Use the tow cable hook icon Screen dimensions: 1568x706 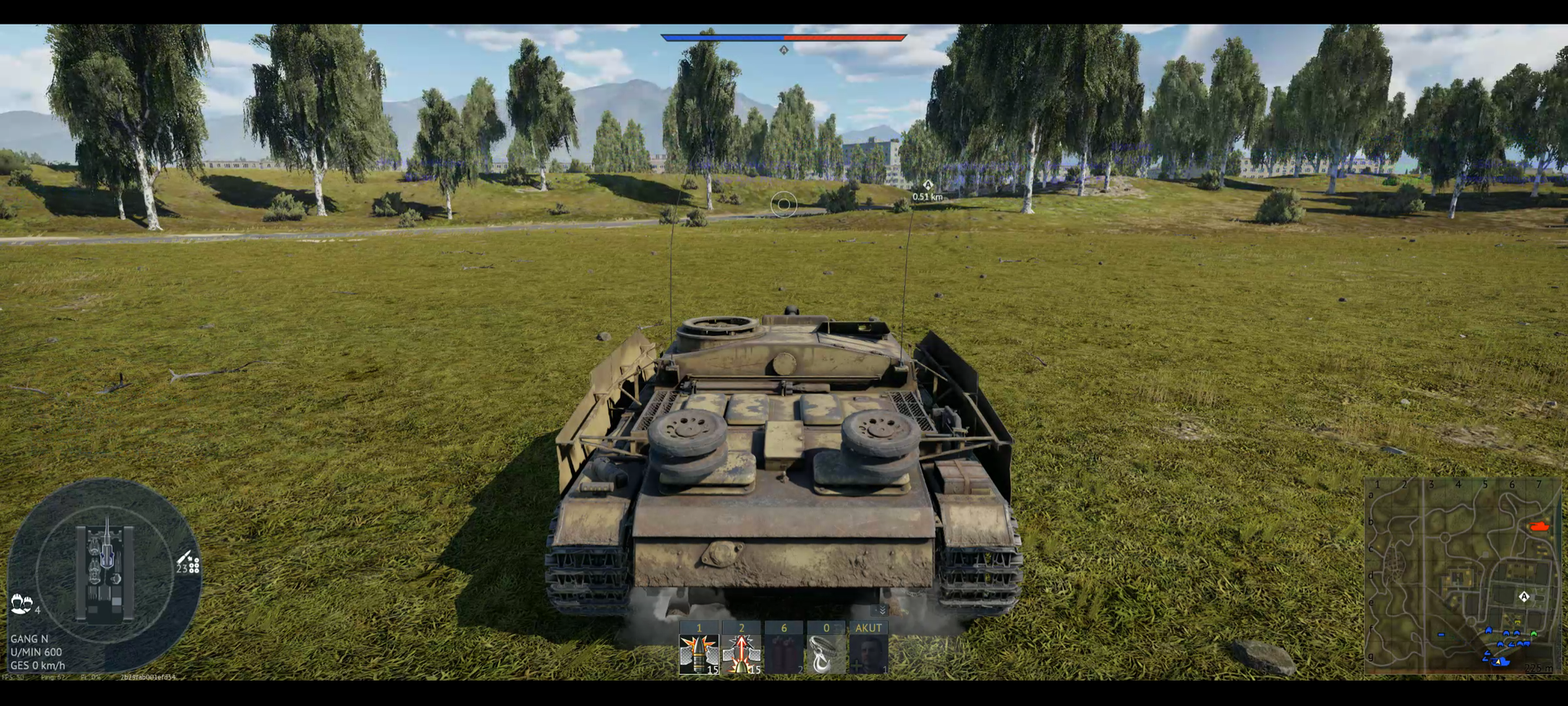826,654
